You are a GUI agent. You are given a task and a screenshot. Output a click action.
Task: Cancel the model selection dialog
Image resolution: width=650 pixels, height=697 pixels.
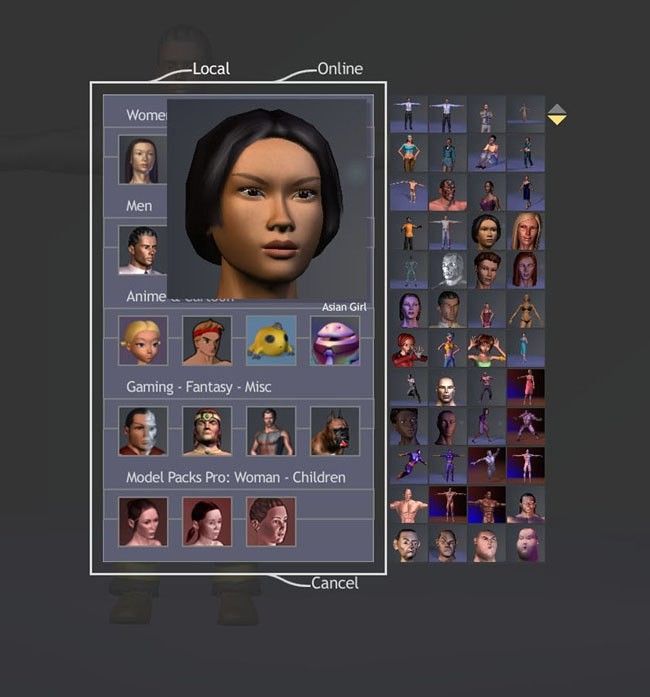[334, 583]
